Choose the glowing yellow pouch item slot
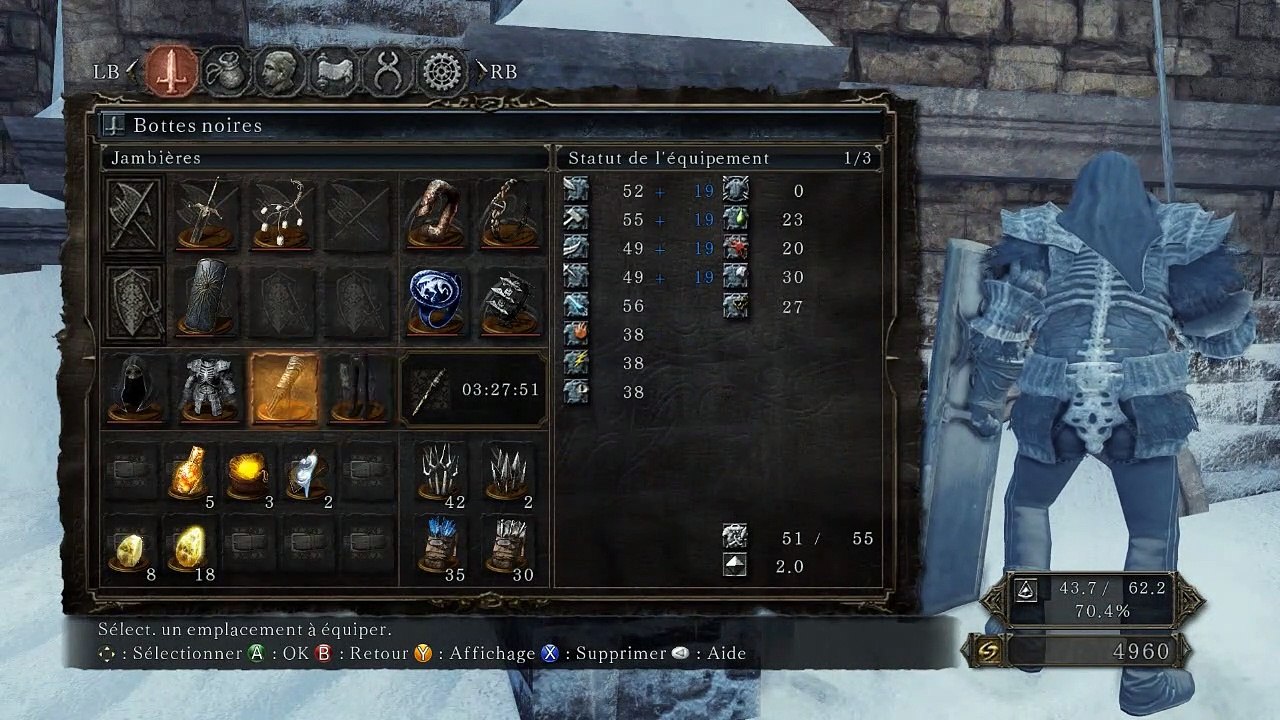 (x=248, y=472)
